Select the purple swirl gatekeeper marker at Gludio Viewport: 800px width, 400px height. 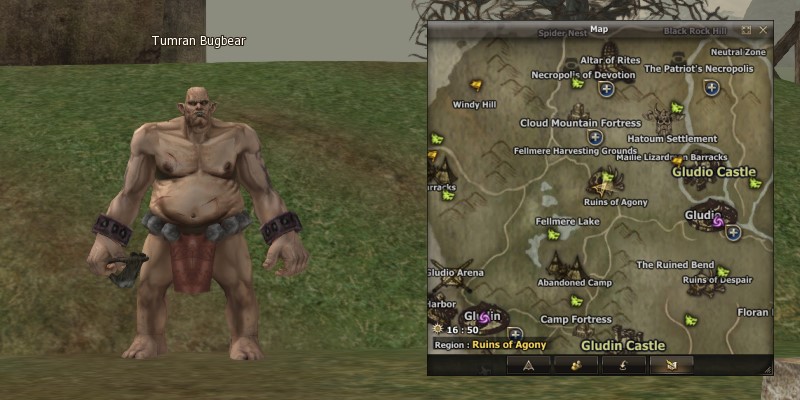(717, 222)
